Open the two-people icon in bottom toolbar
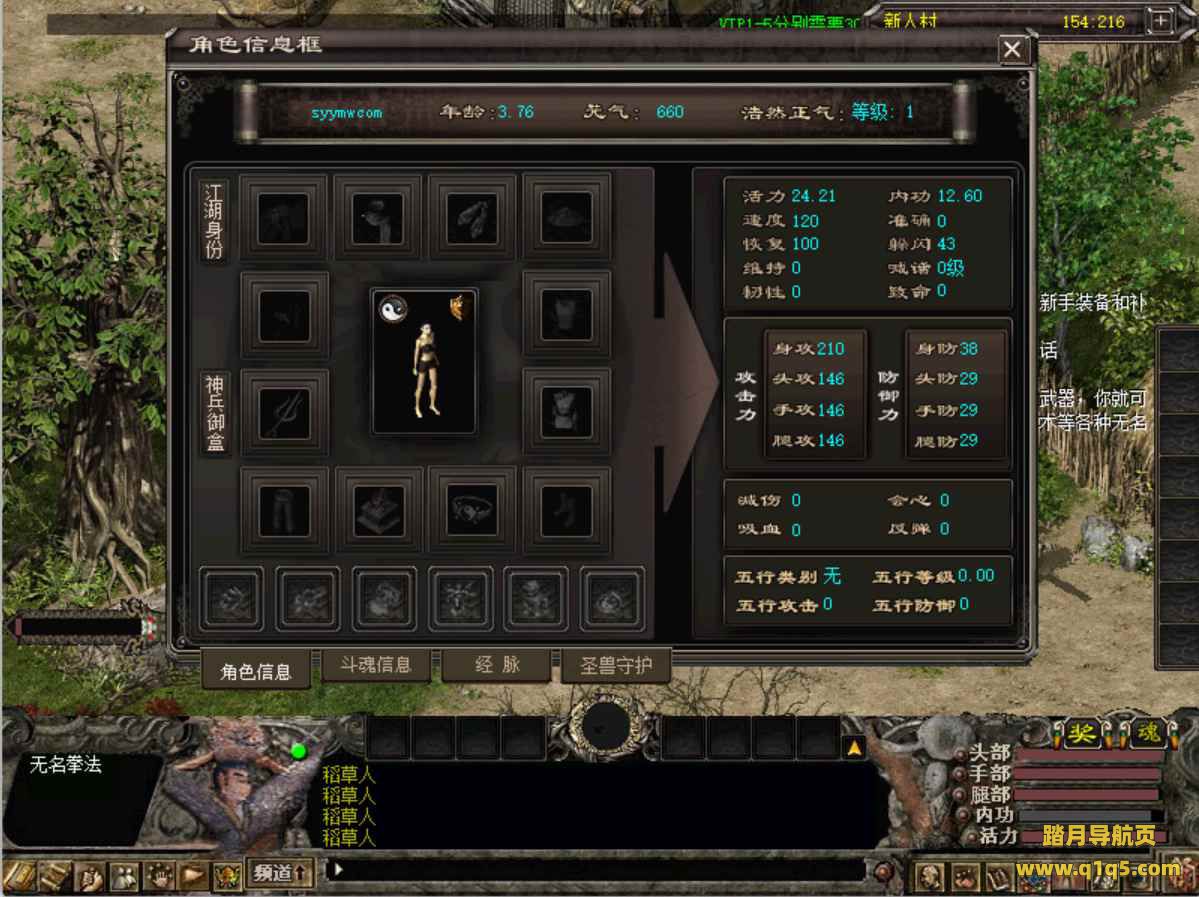1199x897 pixels. [124, 876]
